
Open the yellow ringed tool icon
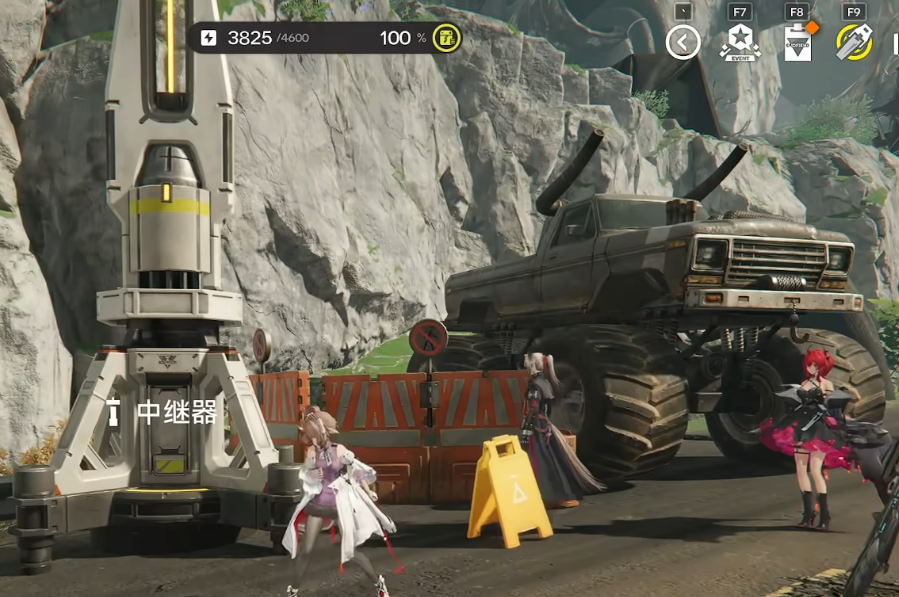[x=854, y=42]
